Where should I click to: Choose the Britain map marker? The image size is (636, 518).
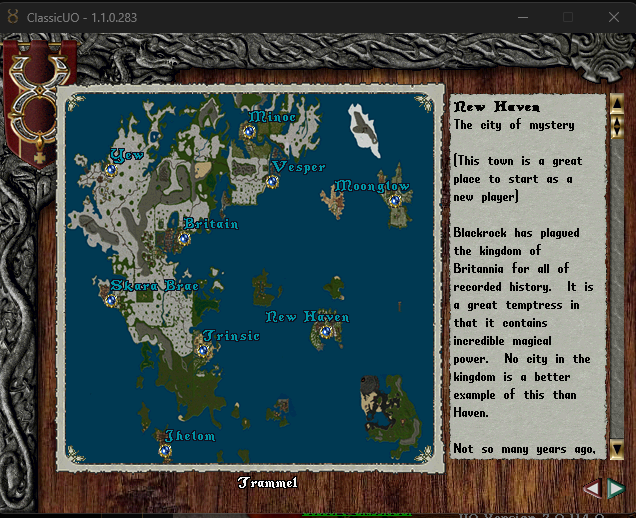pos(184,238)
